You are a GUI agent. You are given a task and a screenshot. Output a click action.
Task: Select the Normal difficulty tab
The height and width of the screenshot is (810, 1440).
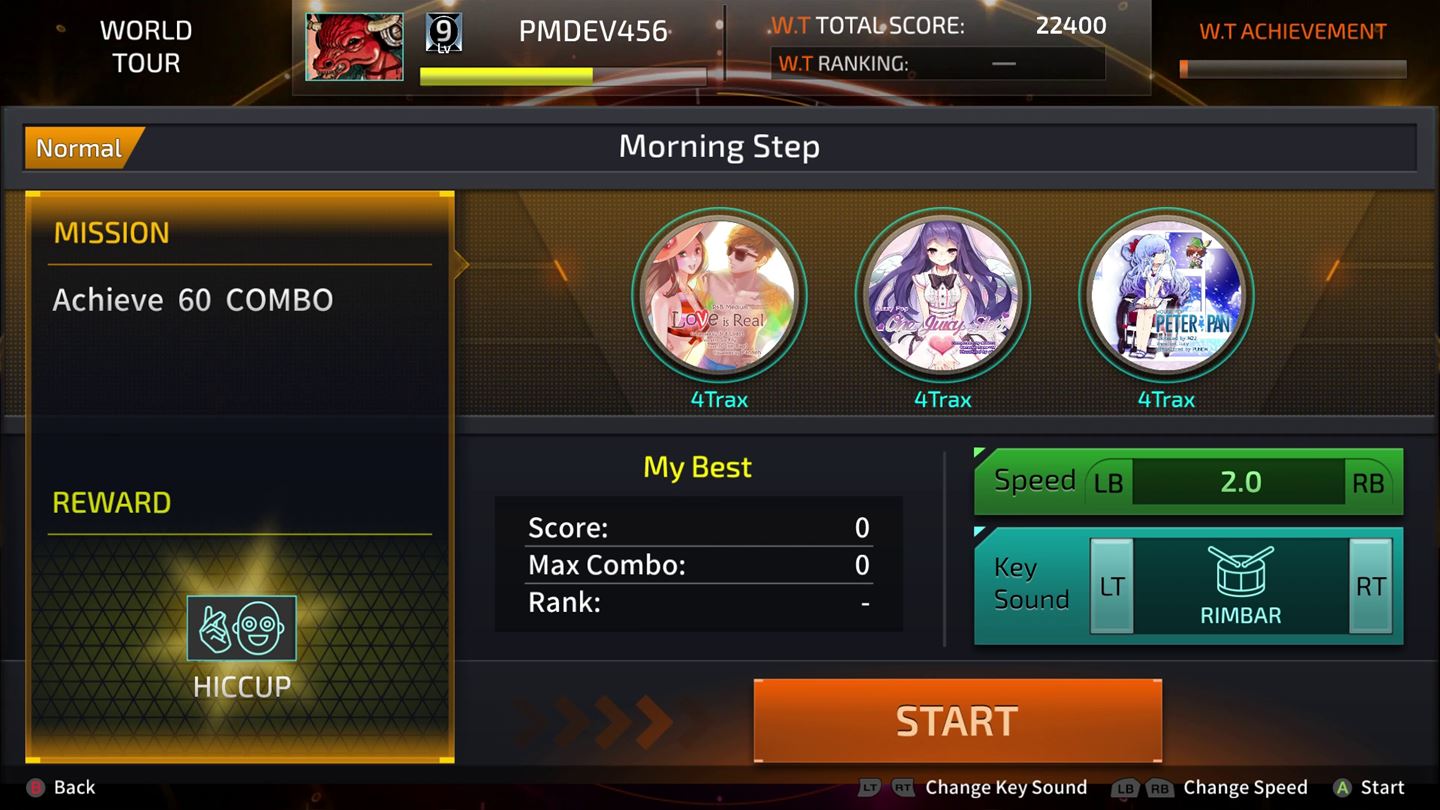pos(78,148)
